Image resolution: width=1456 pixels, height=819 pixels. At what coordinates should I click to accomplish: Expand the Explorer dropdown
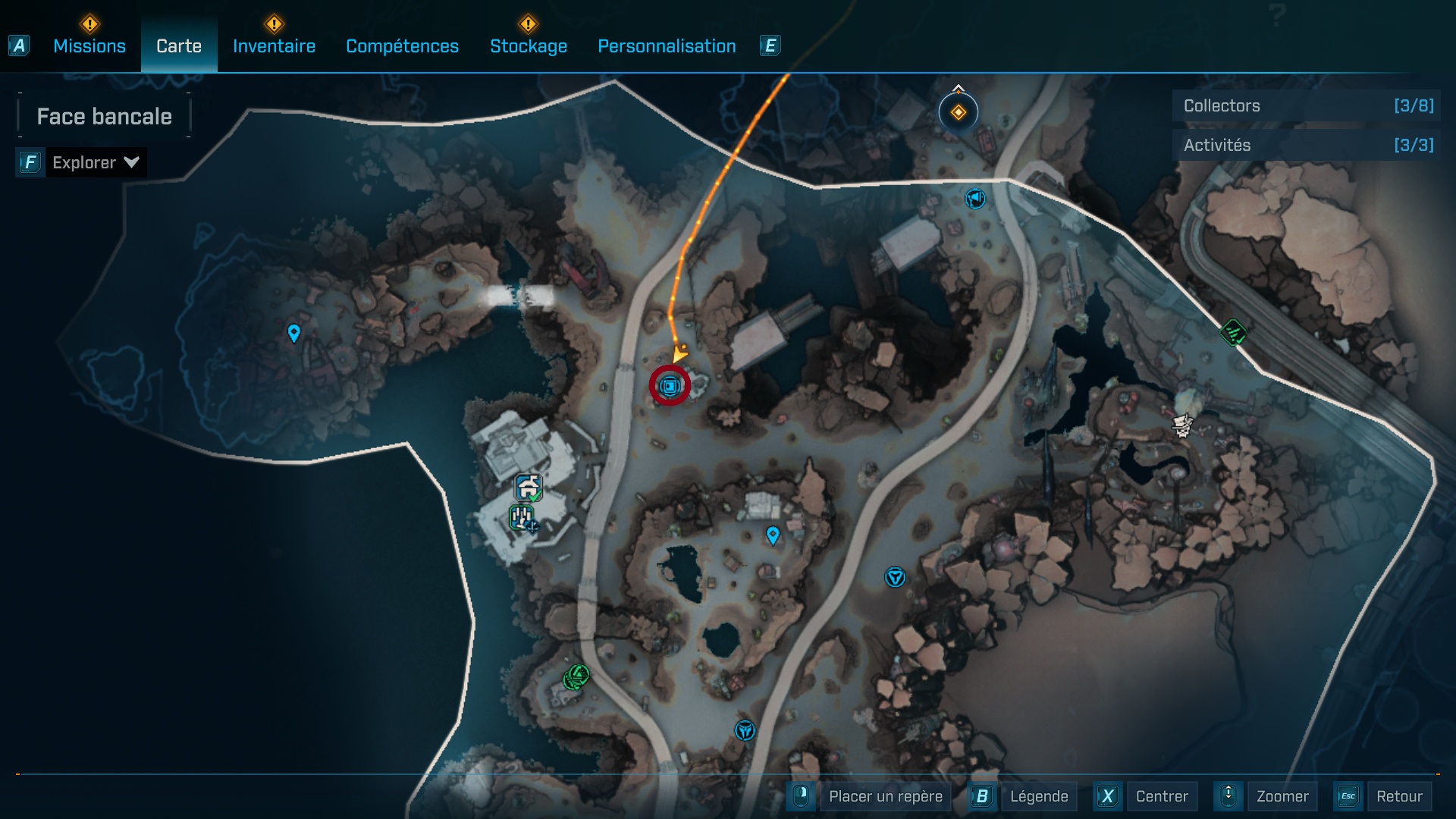95,162
